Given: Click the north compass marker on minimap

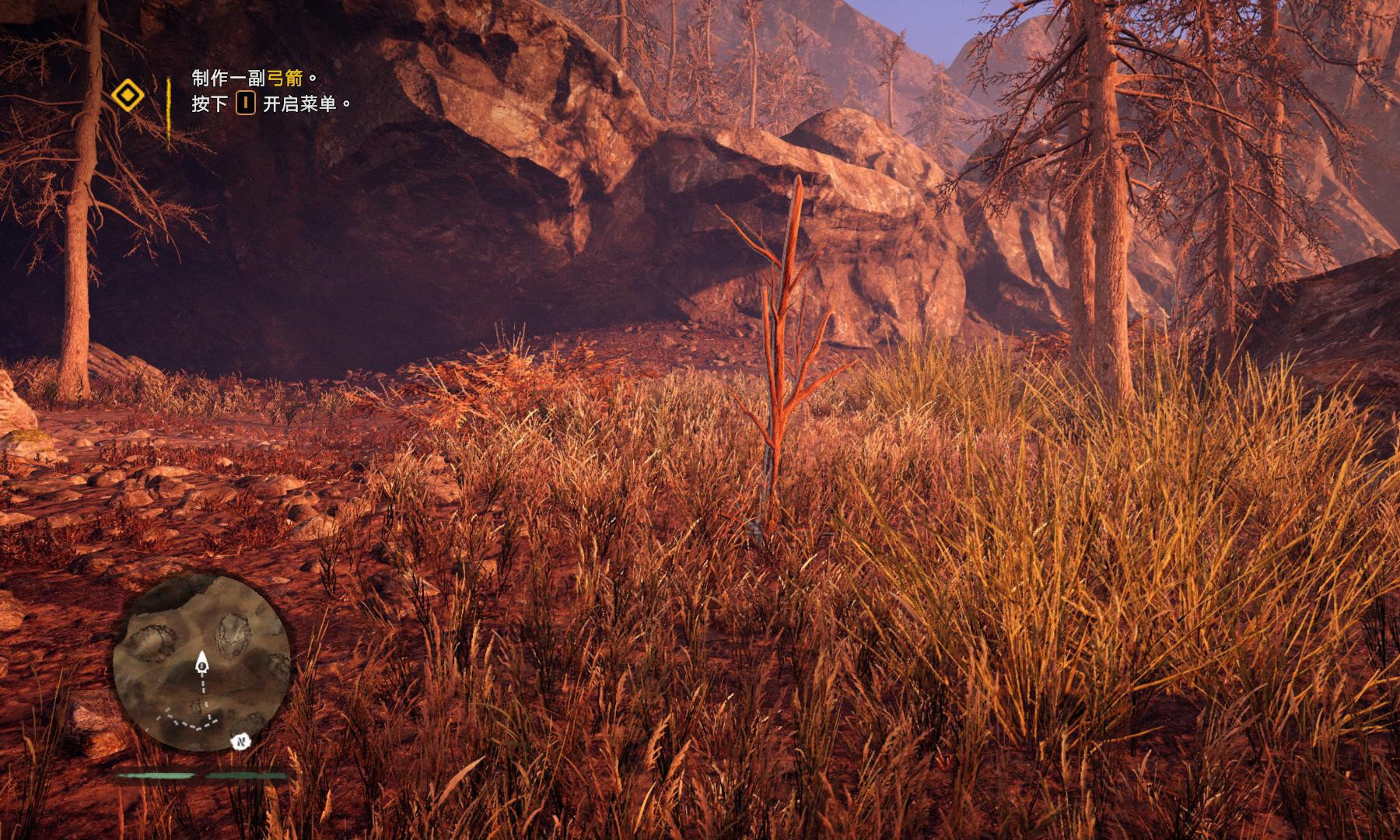Looking at the screenshot, I should click(x=240, y=742).
